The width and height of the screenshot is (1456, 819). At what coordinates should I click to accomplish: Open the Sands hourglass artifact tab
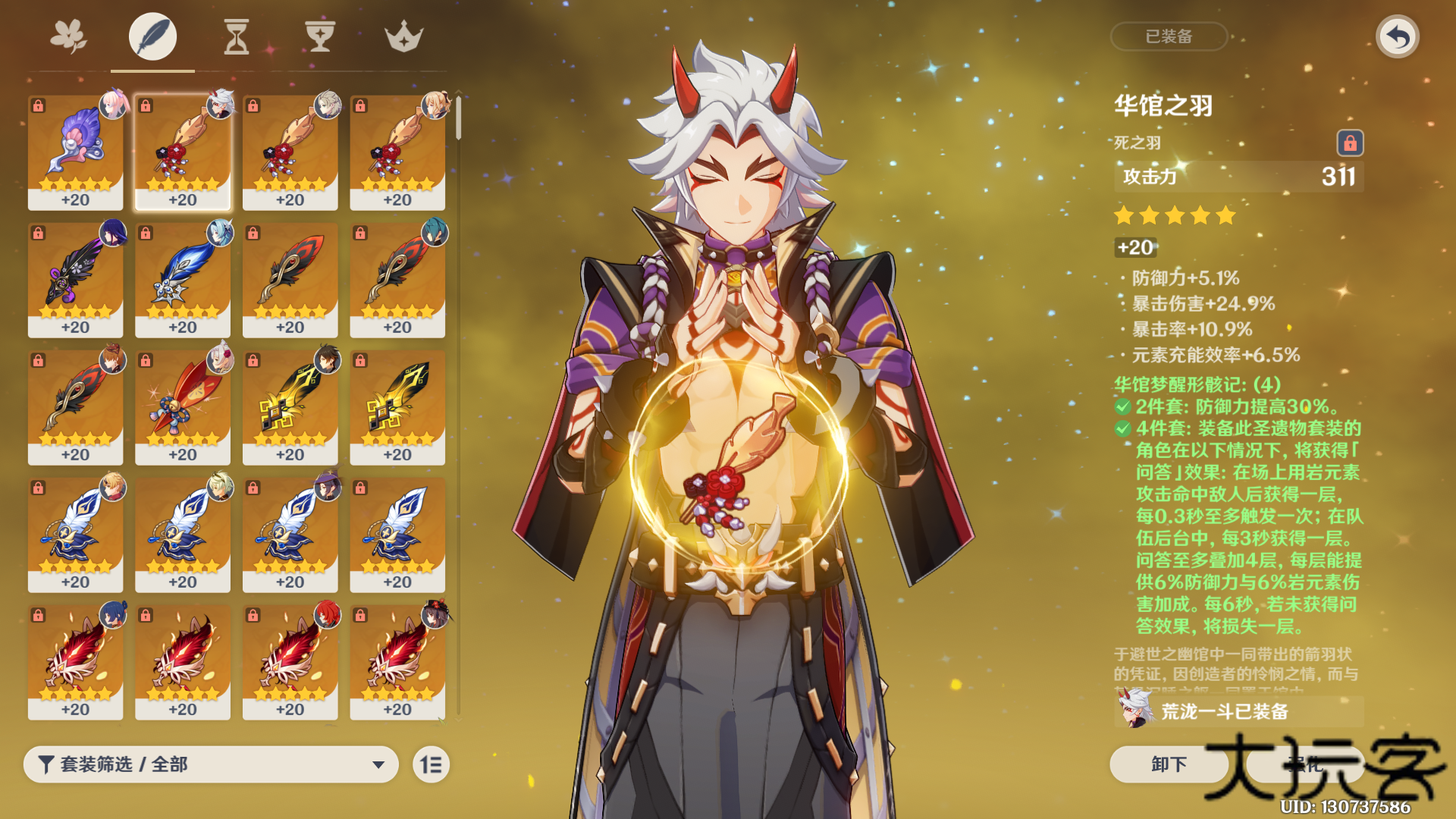point(236,36)
